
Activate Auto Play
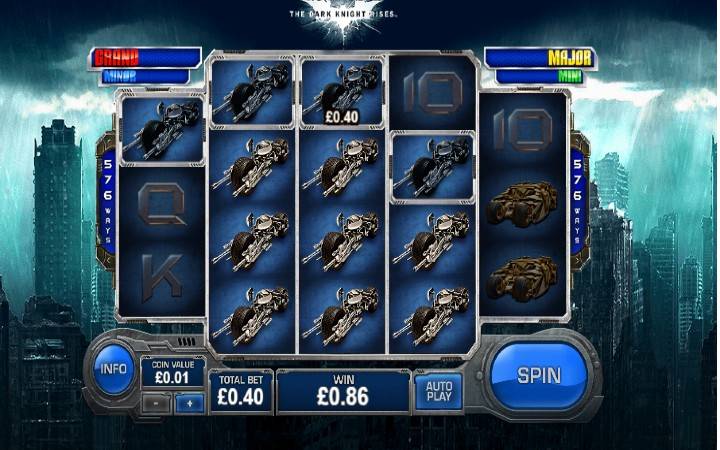pos(439,391)
